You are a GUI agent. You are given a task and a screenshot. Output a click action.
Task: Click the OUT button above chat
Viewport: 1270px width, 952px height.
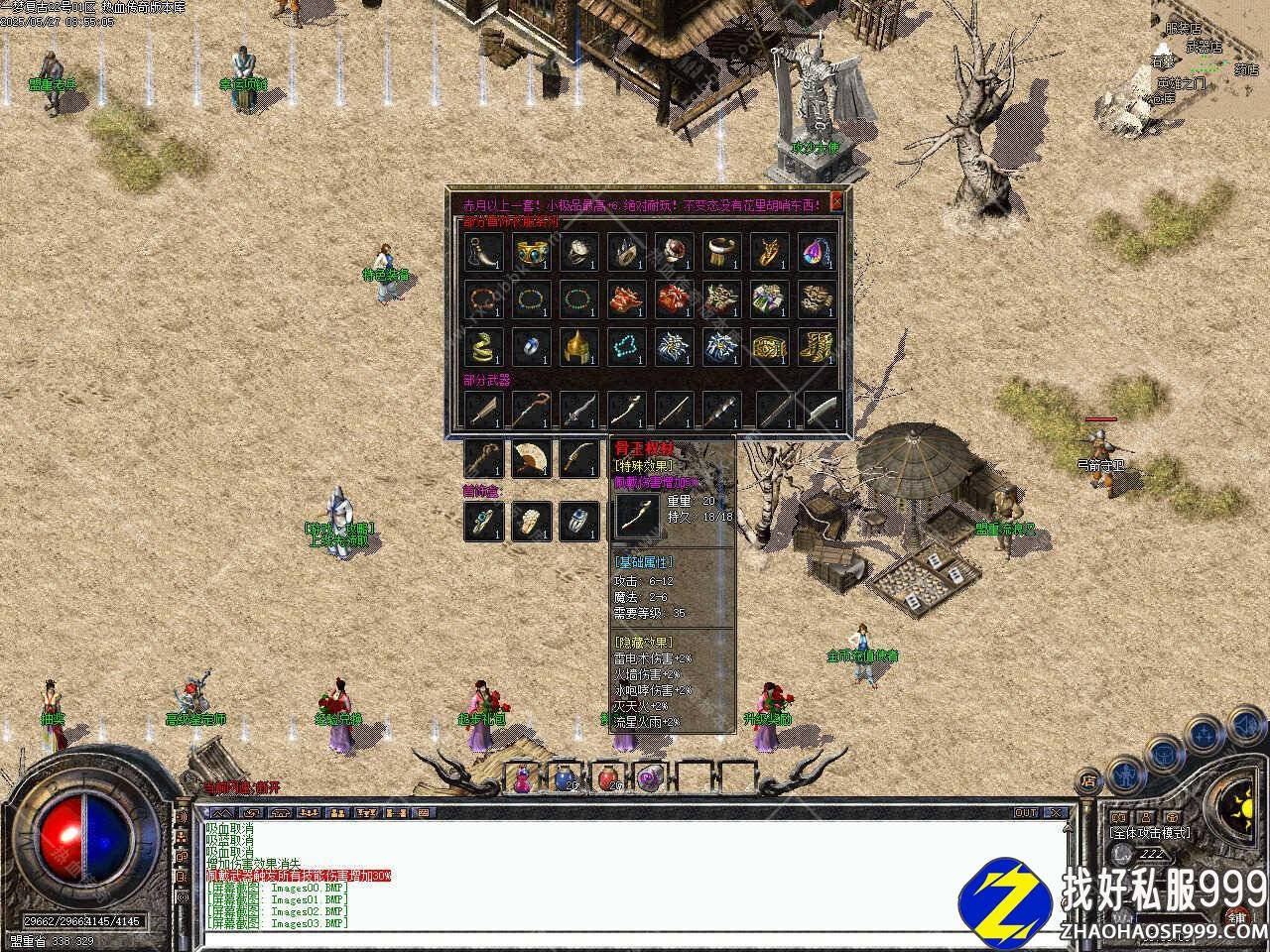(x=1026, y=812)
